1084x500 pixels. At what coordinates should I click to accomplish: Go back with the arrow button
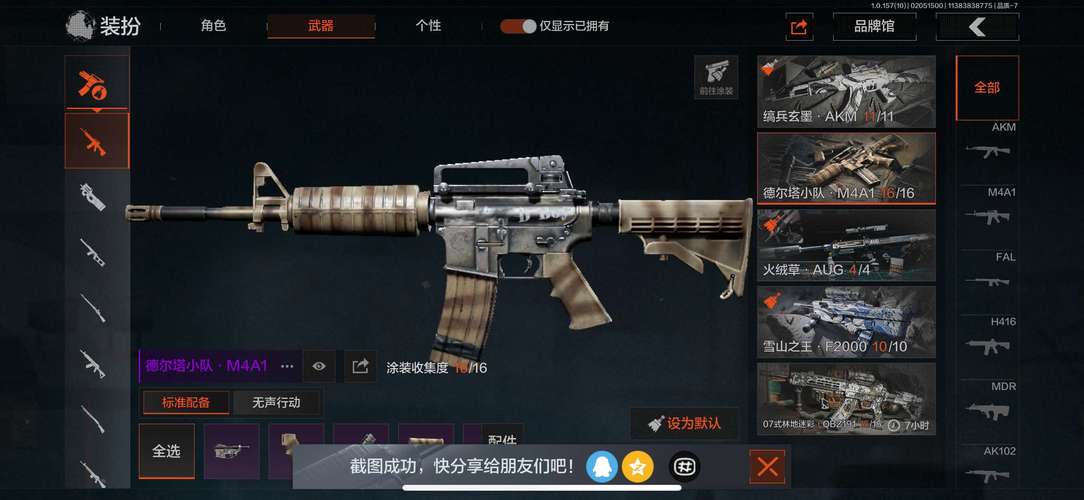point(976,27)
